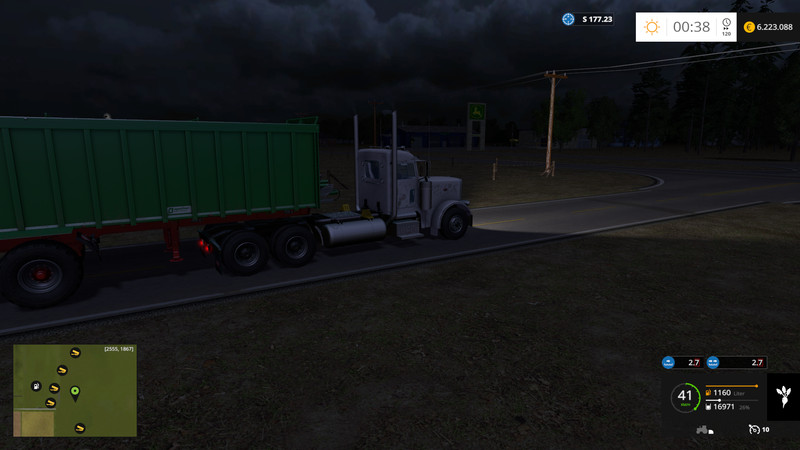Click the green player position marker
This screenshot has height=450, width=800.
pos(75,391)
